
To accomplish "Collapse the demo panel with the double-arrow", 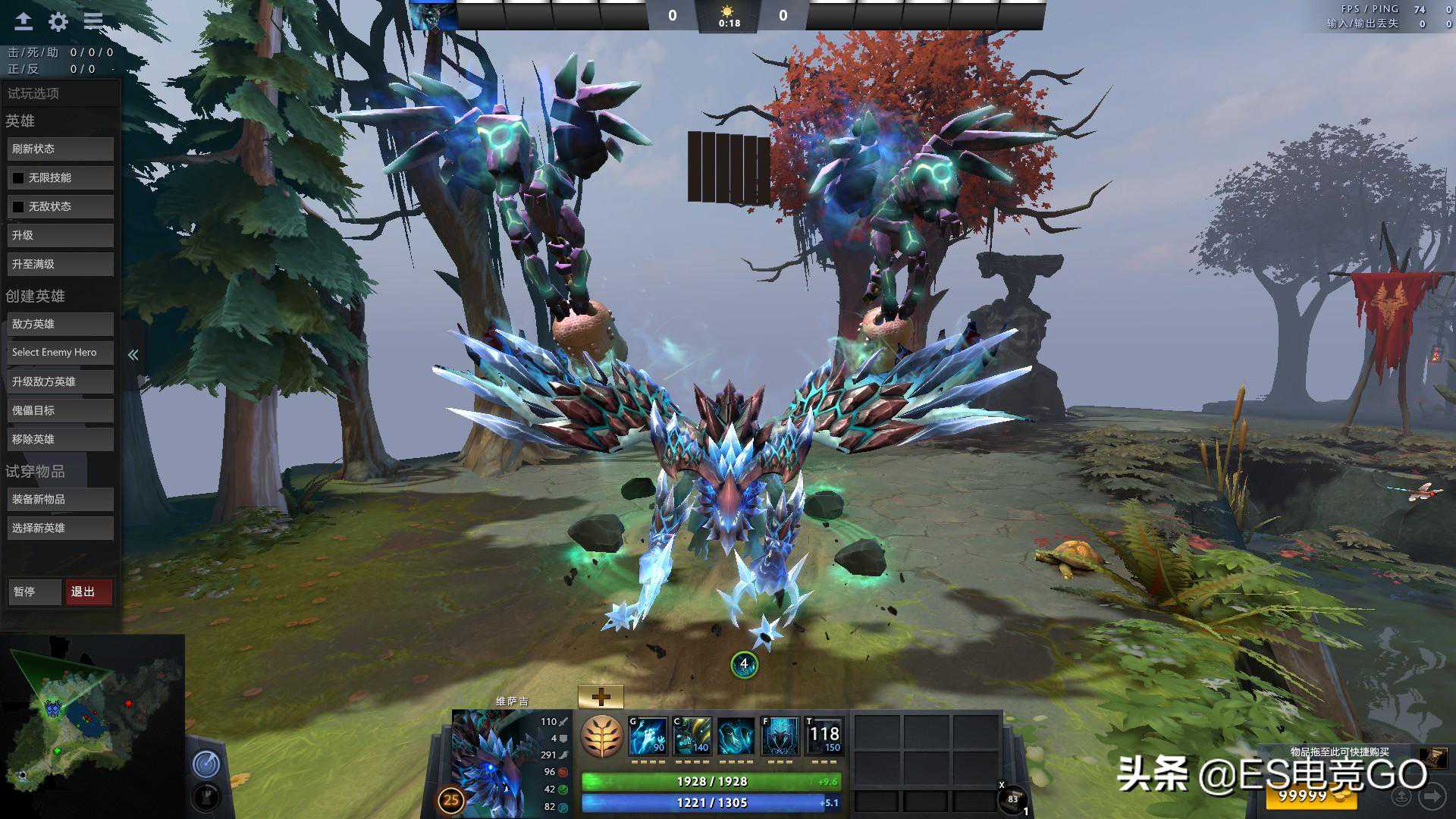I will [x=133, y=355].
